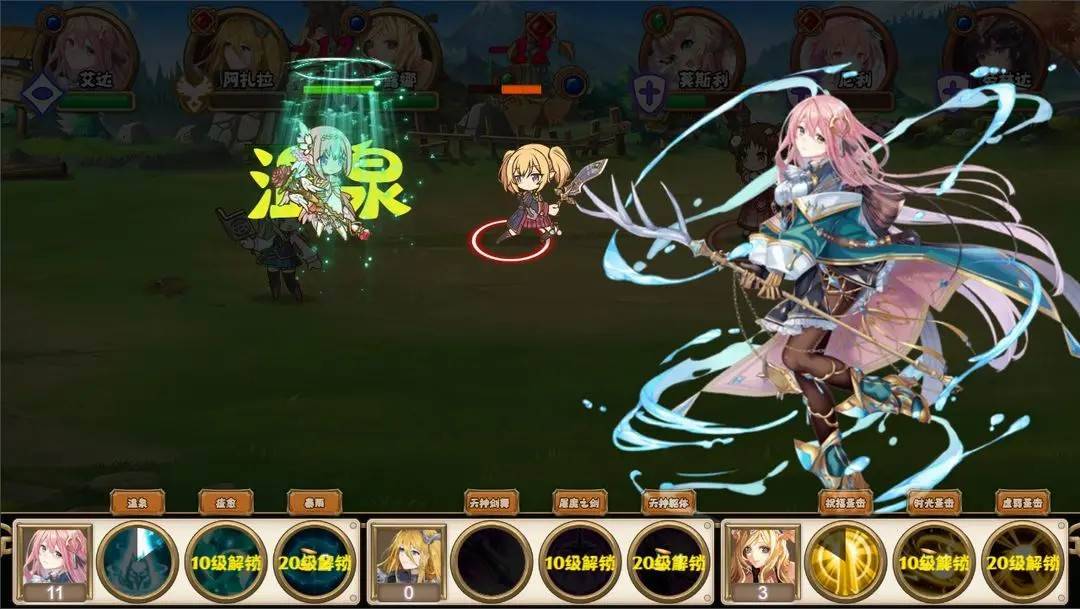Image resolution: width=1080 pixels, height=609 pixels.
Task: Click the locked 暴雨 skill (20级解锁)
Action: [x=315, y=562]
